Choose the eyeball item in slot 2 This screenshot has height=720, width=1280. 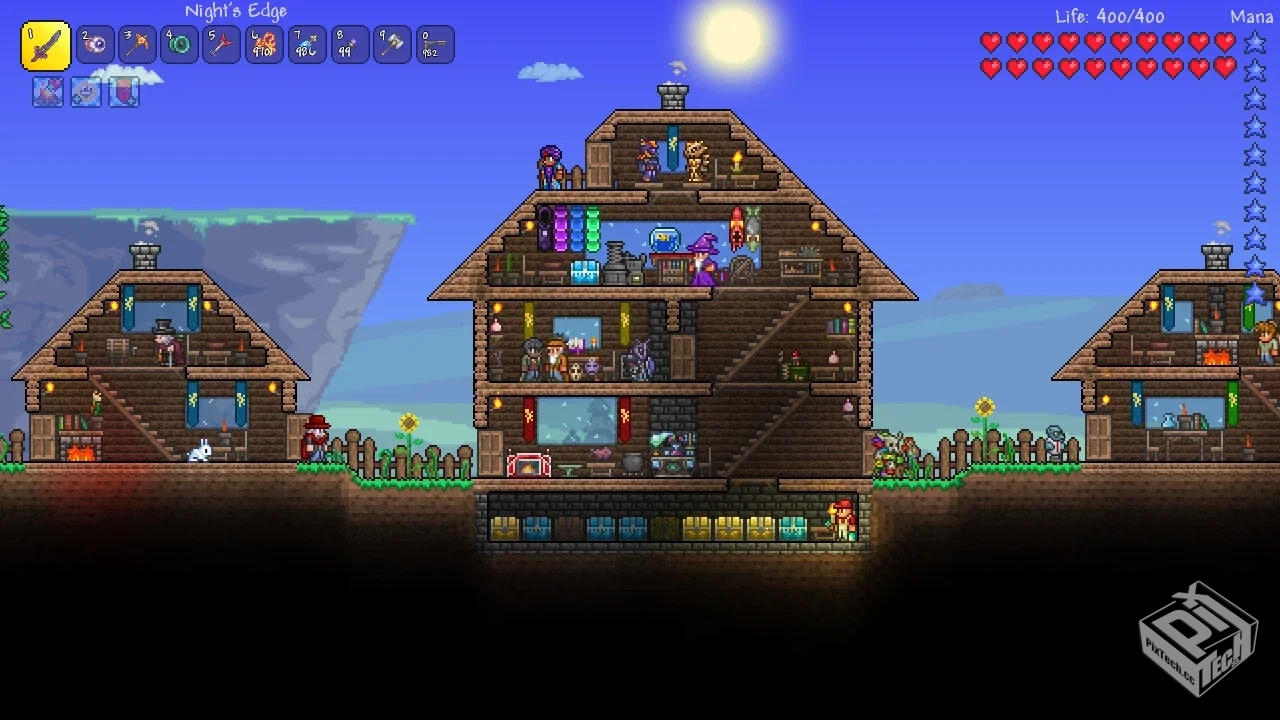(95, 45)
